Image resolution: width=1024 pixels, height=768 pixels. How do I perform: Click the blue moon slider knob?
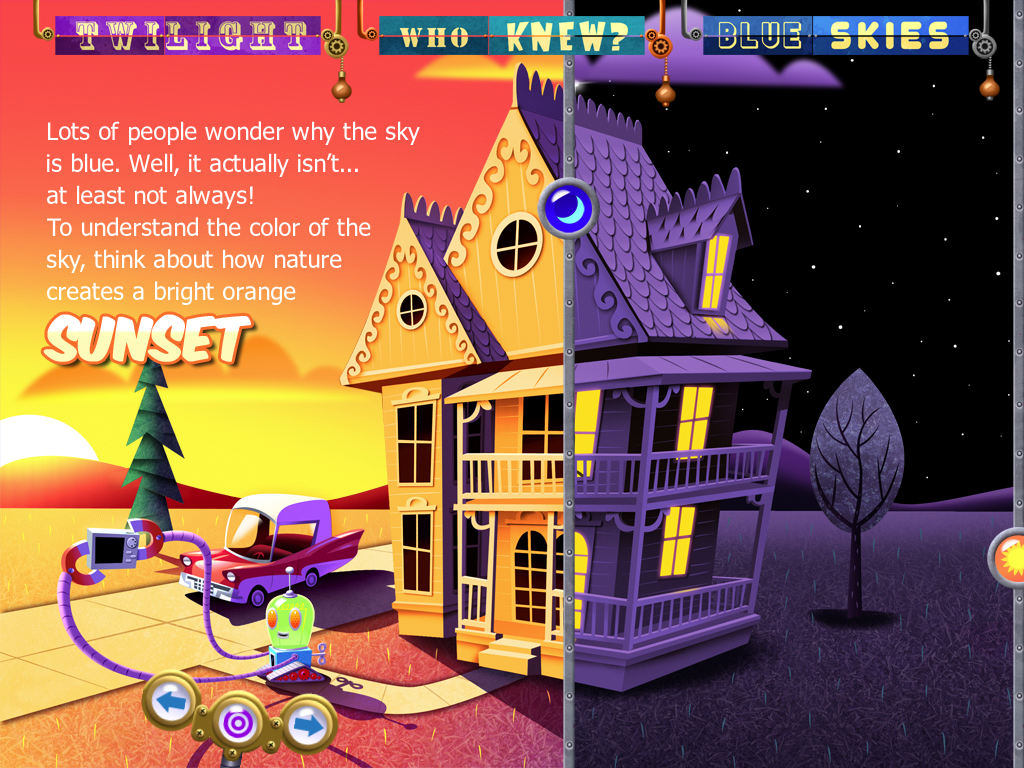pyautogui.click(x=568, y=209)
